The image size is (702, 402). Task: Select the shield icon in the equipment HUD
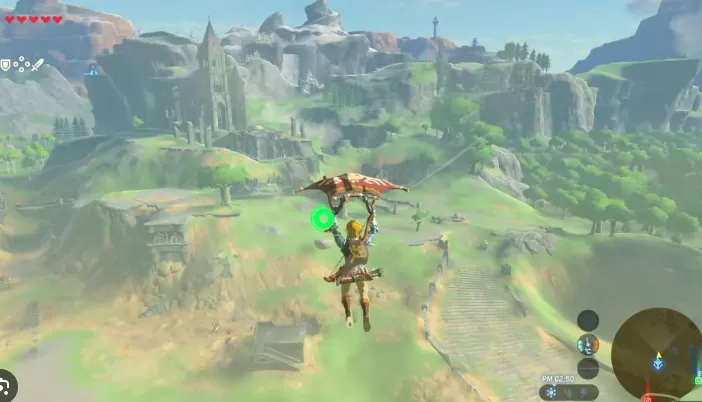click(x=6, y=64)
